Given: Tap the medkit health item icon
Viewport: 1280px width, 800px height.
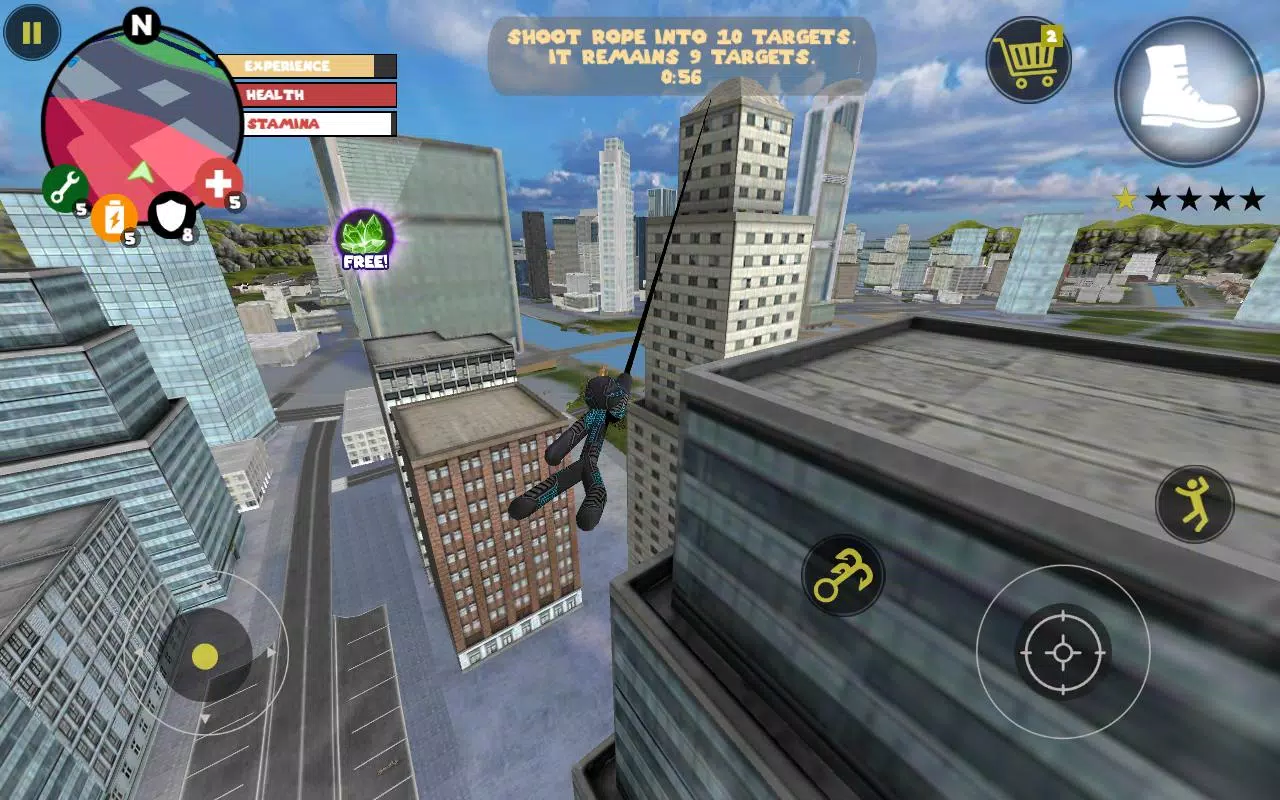Looking at the screenshot, I should click(x=219, y=183).
